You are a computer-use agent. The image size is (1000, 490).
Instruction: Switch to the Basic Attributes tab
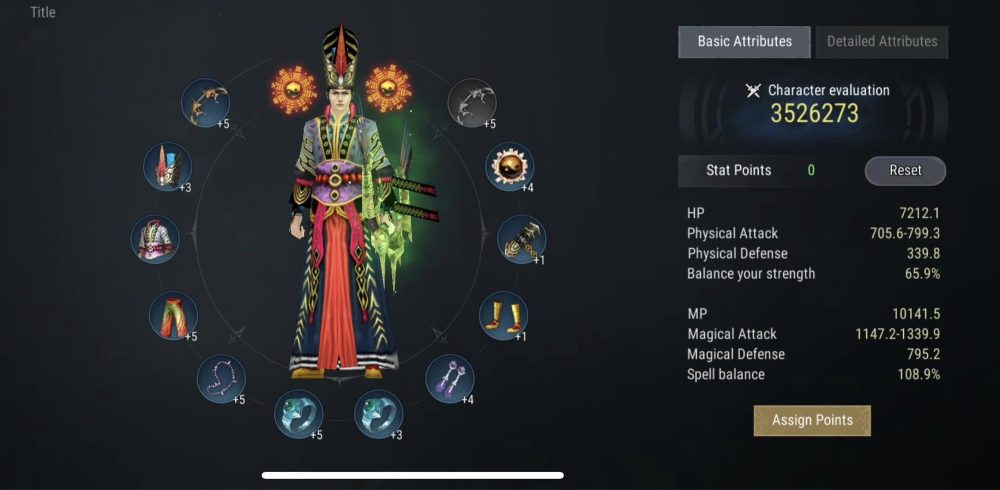[x=744, y=42]
